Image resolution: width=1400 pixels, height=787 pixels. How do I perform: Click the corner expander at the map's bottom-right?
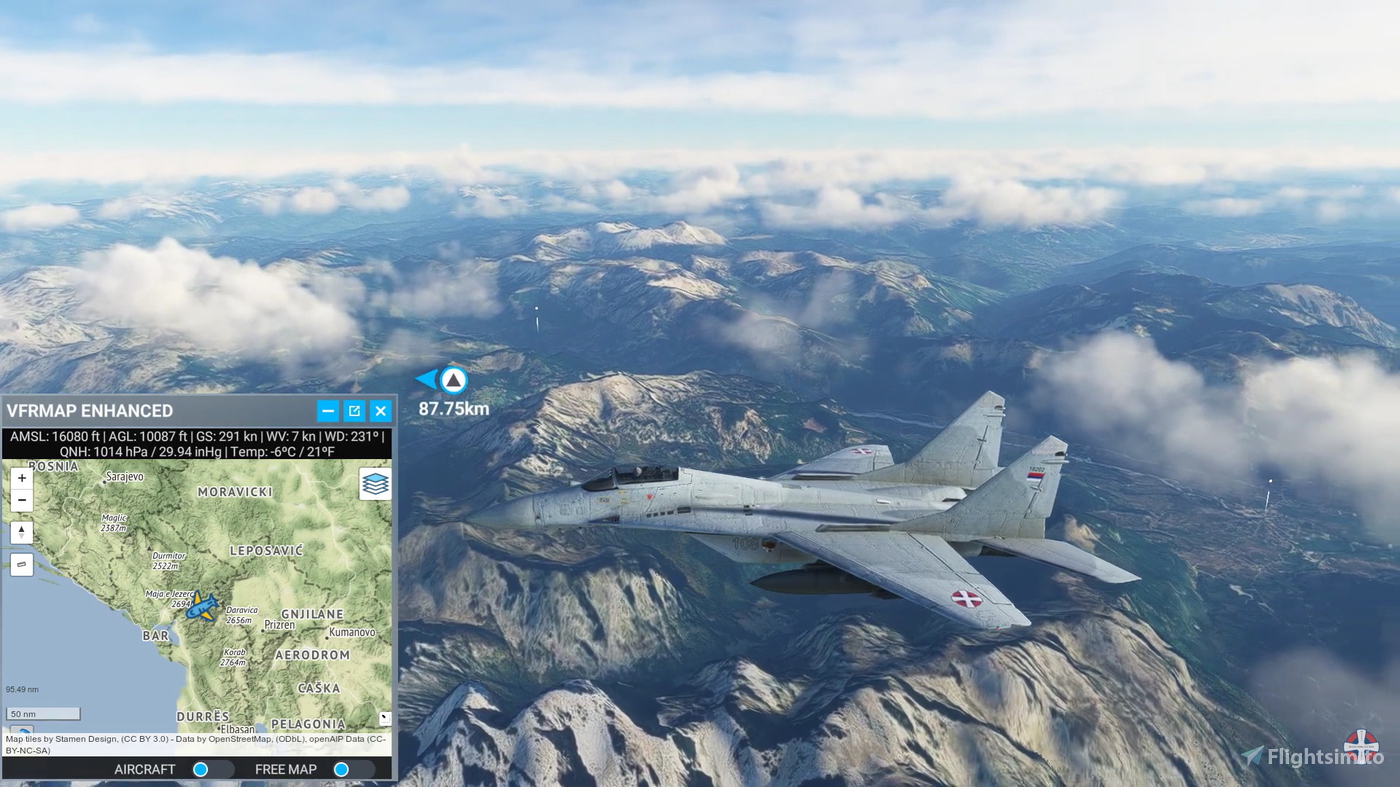coord(384,717)
